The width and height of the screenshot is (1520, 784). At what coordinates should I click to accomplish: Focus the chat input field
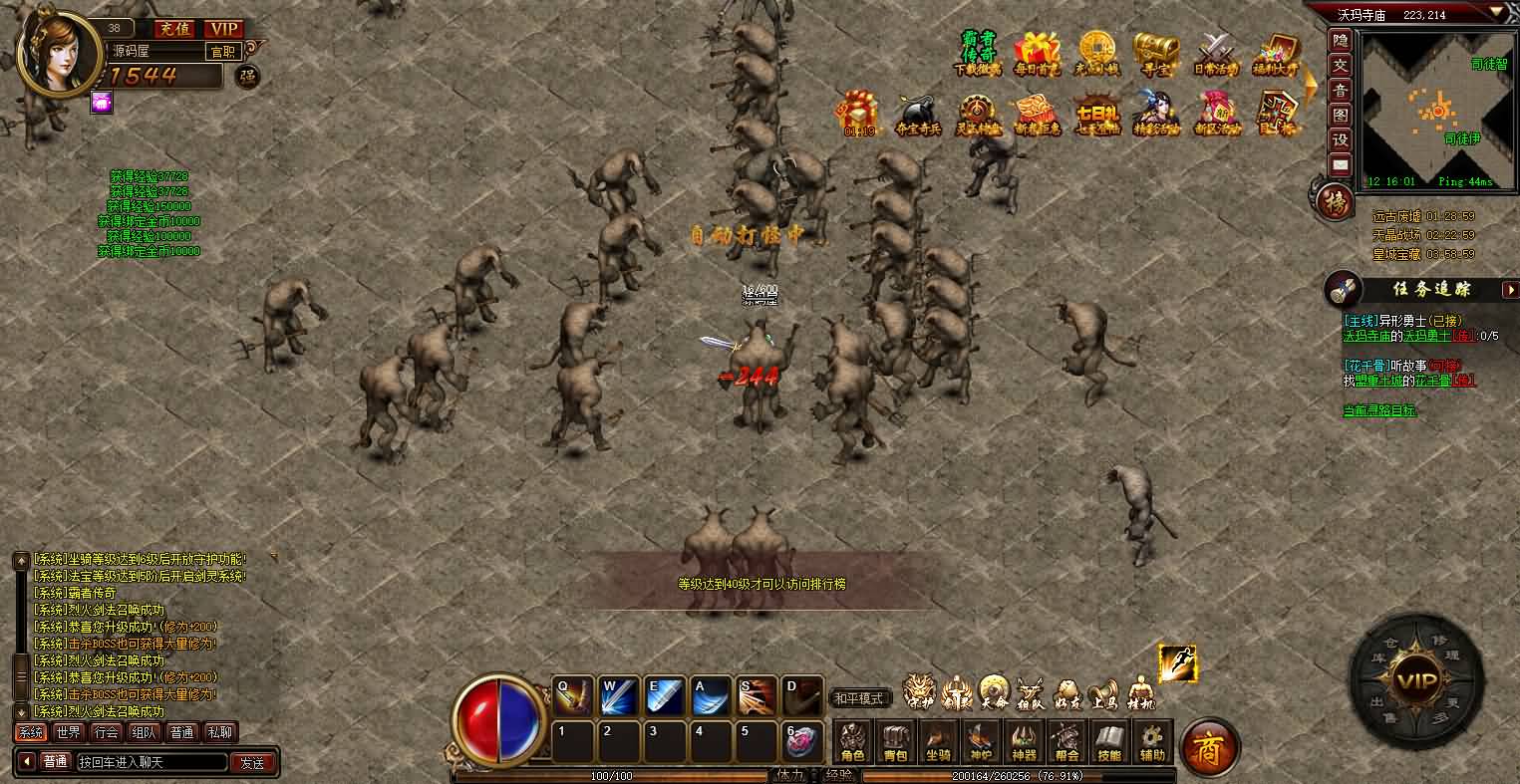(x=150, y=762)
